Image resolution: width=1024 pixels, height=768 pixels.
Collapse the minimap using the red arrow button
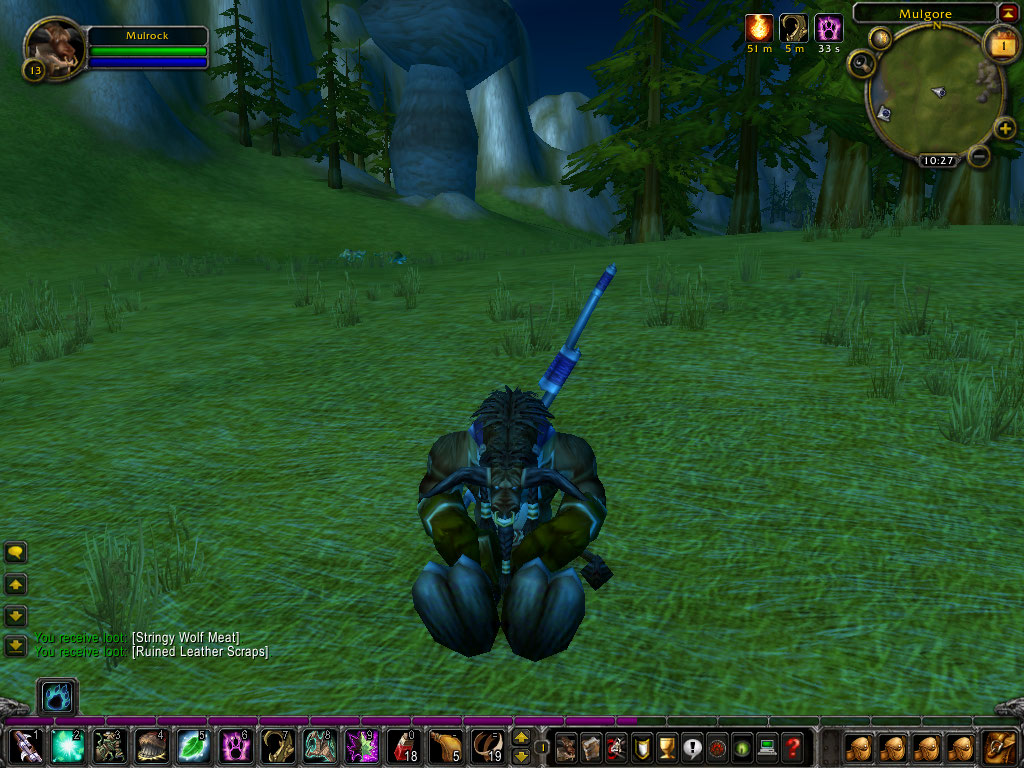[1007, 12]
